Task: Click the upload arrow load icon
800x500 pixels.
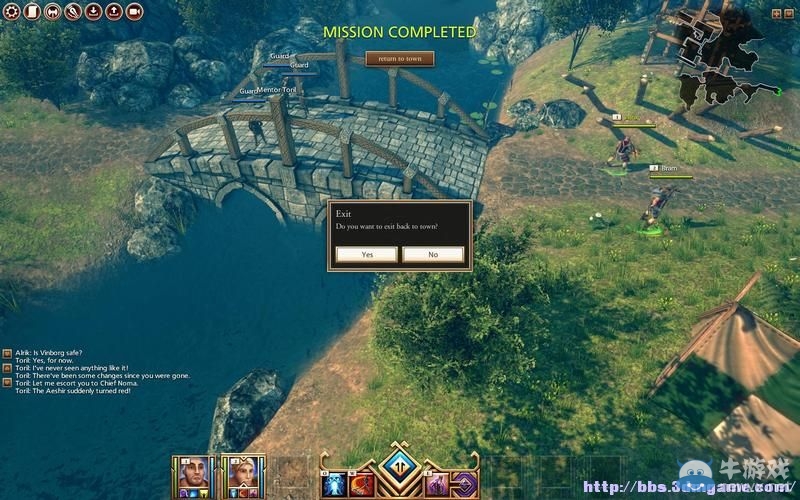Action: (113, 12)
